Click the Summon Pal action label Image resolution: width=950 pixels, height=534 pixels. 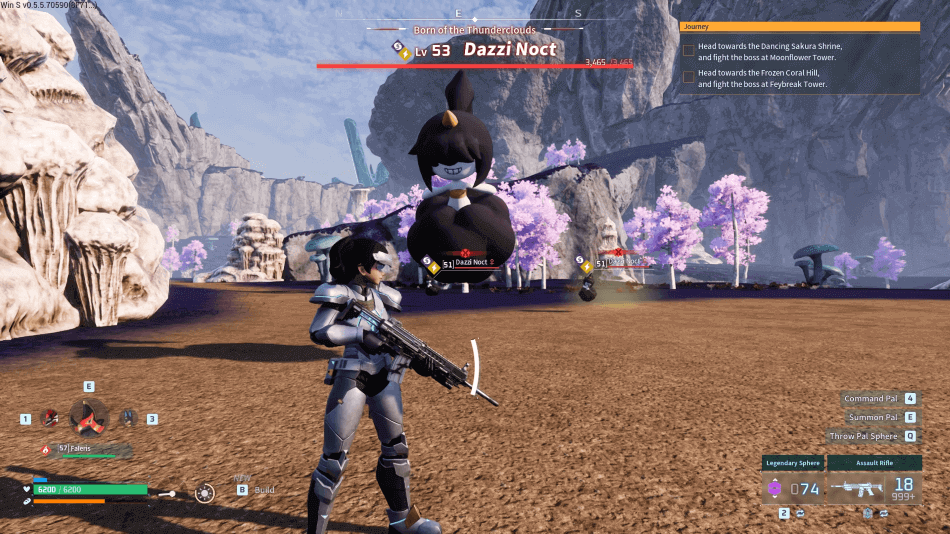point(871,417)
